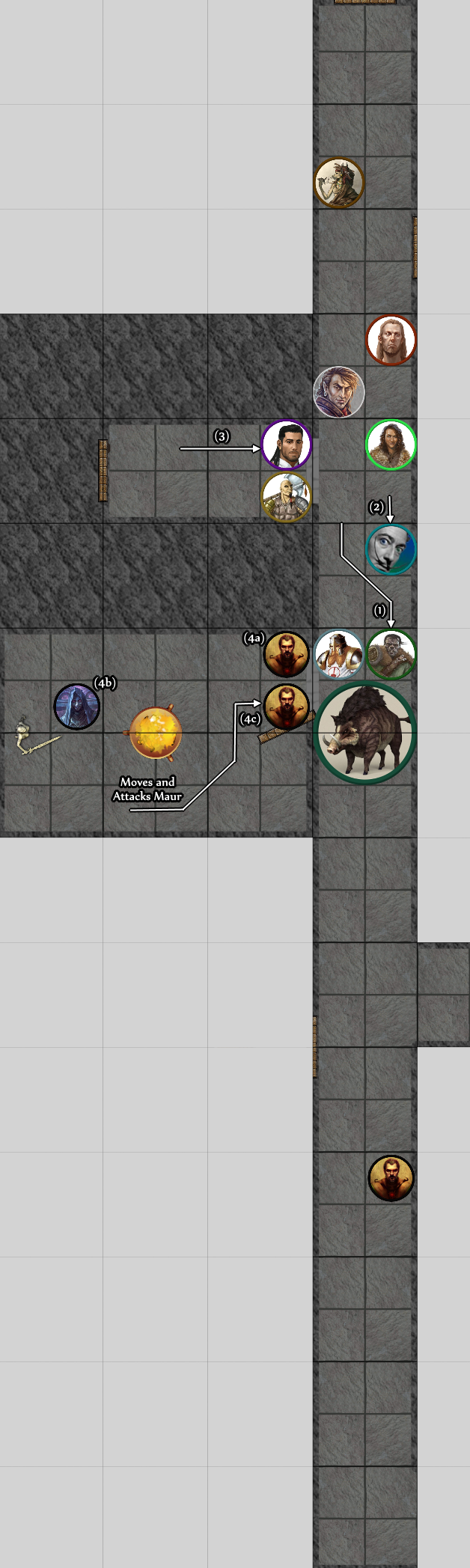Select the red-bearded token marked (4a)
The image size is (470, 1568).
287,654
